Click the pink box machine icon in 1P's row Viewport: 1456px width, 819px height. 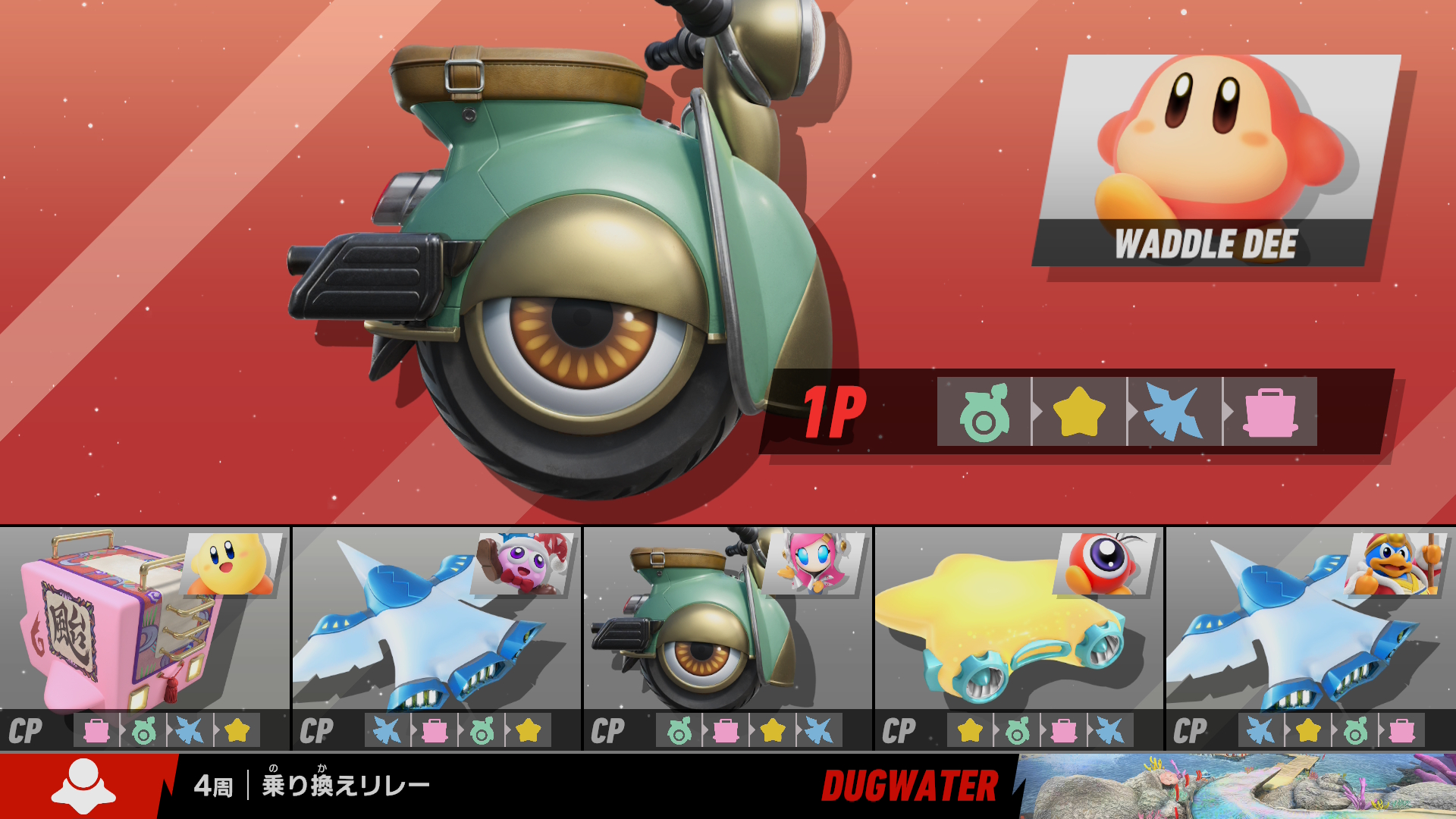coord(1270,412)
